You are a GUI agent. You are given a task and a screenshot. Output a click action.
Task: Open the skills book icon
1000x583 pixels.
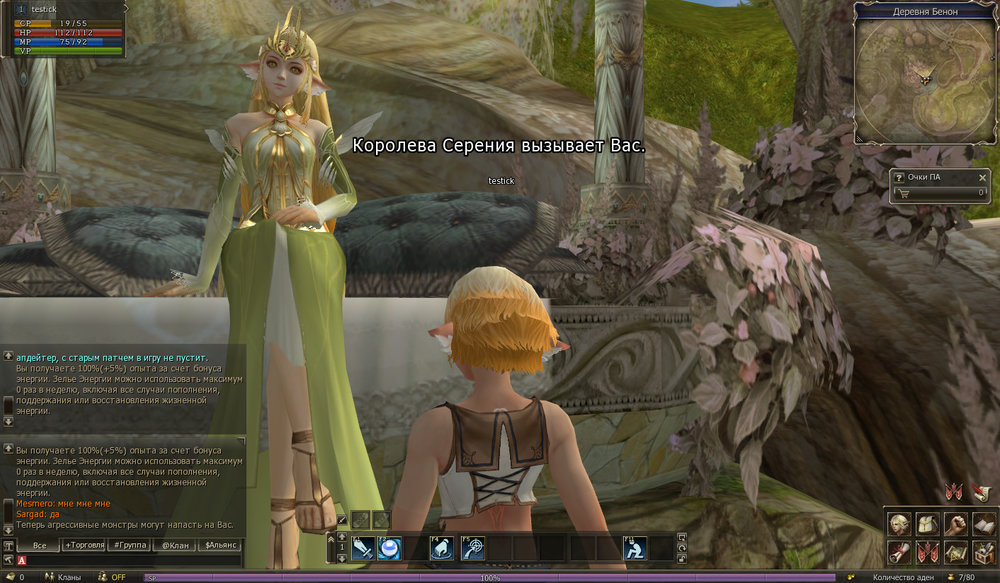point(983,524)
